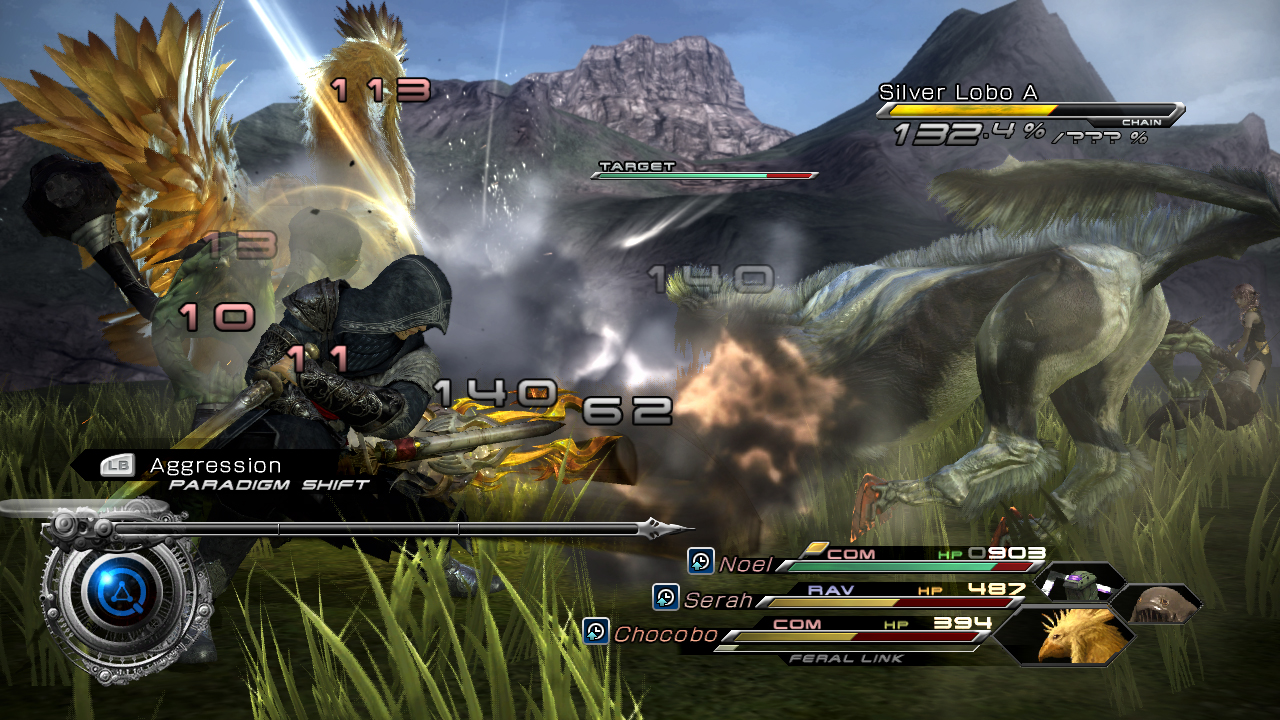Screen dimensions: 1280x720
Task: Select the Chocobo party row
Action: click(x=800, y=633)
